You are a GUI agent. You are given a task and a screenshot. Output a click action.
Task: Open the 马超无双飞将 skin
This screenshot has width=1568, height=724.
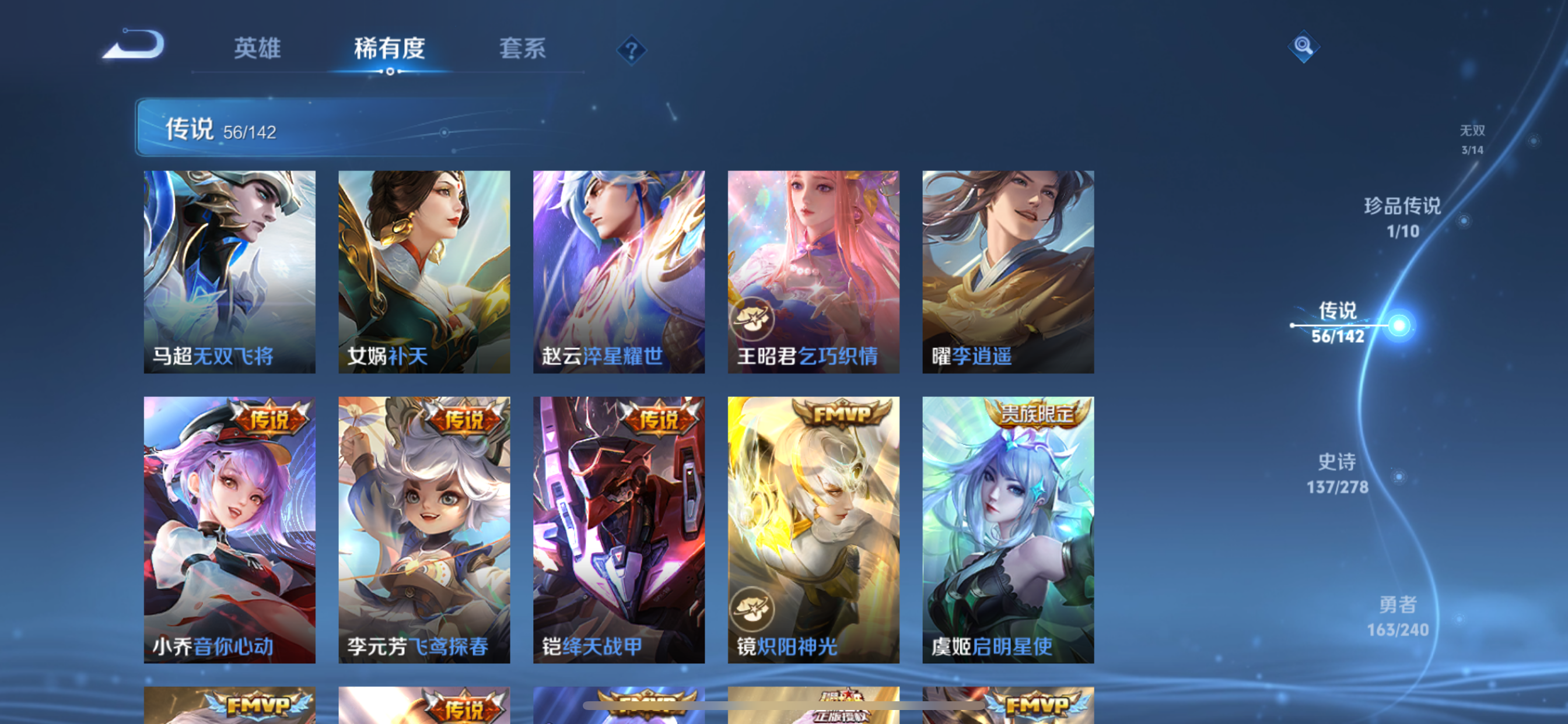[229, 270]
